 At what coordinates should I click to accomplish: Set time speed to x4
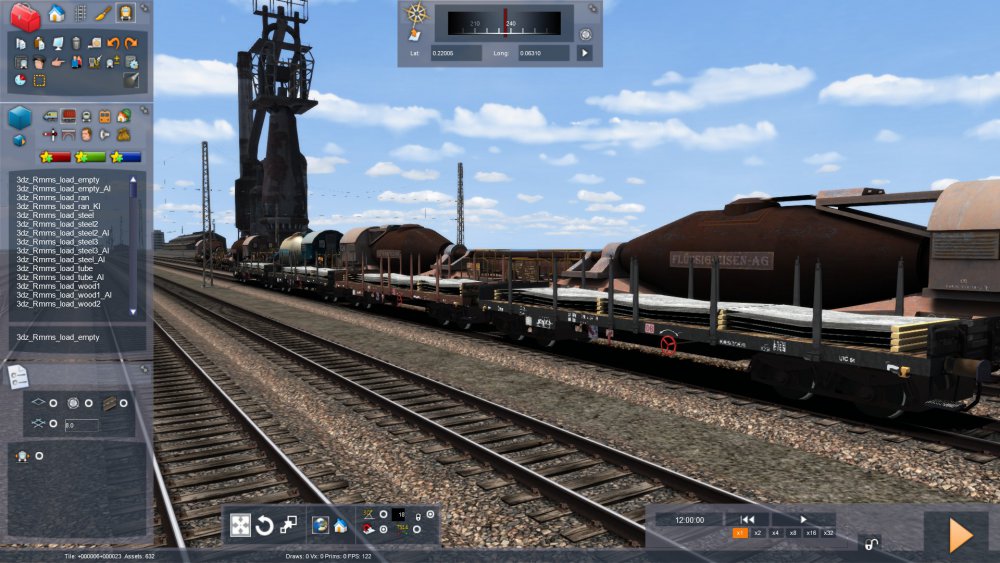pyautogui.click(x=775, y=533)
